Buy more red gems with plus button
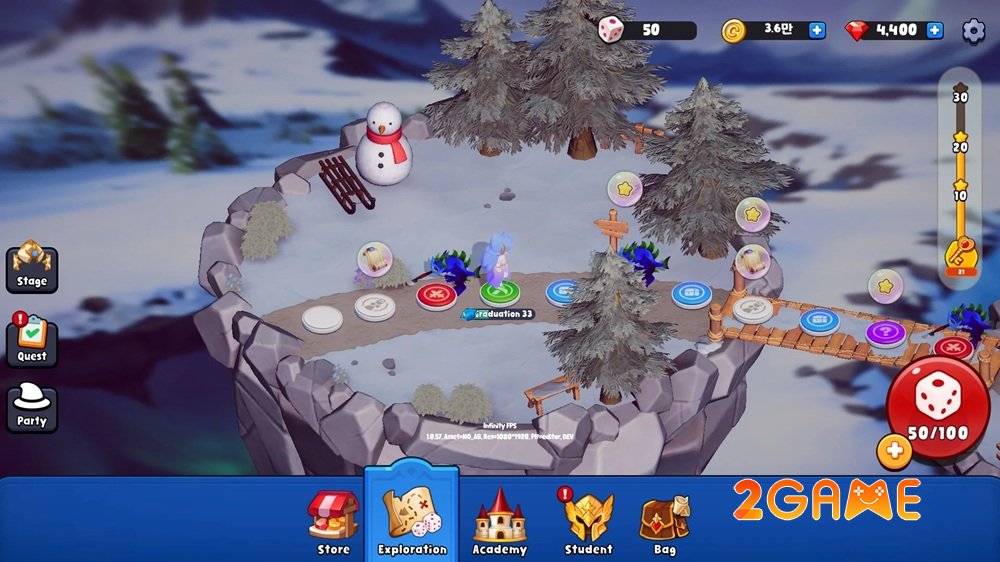The height and width of the screenshot is (562, 1000). (x=935, y=30)
